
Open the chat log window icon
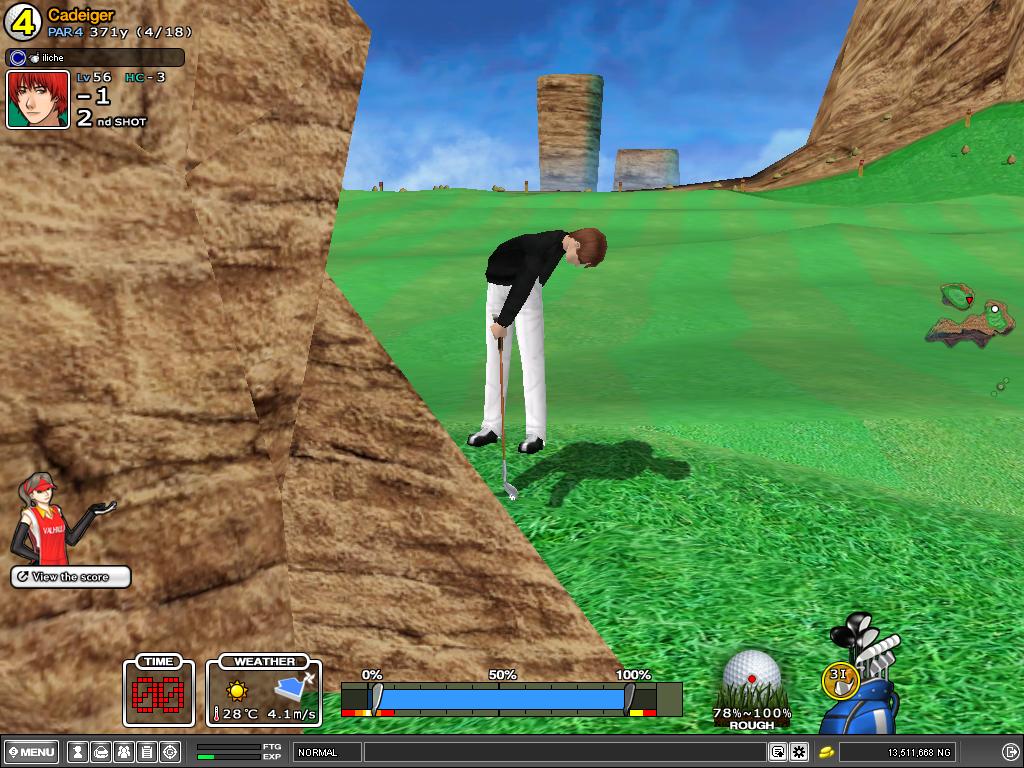tap(778, 752)
